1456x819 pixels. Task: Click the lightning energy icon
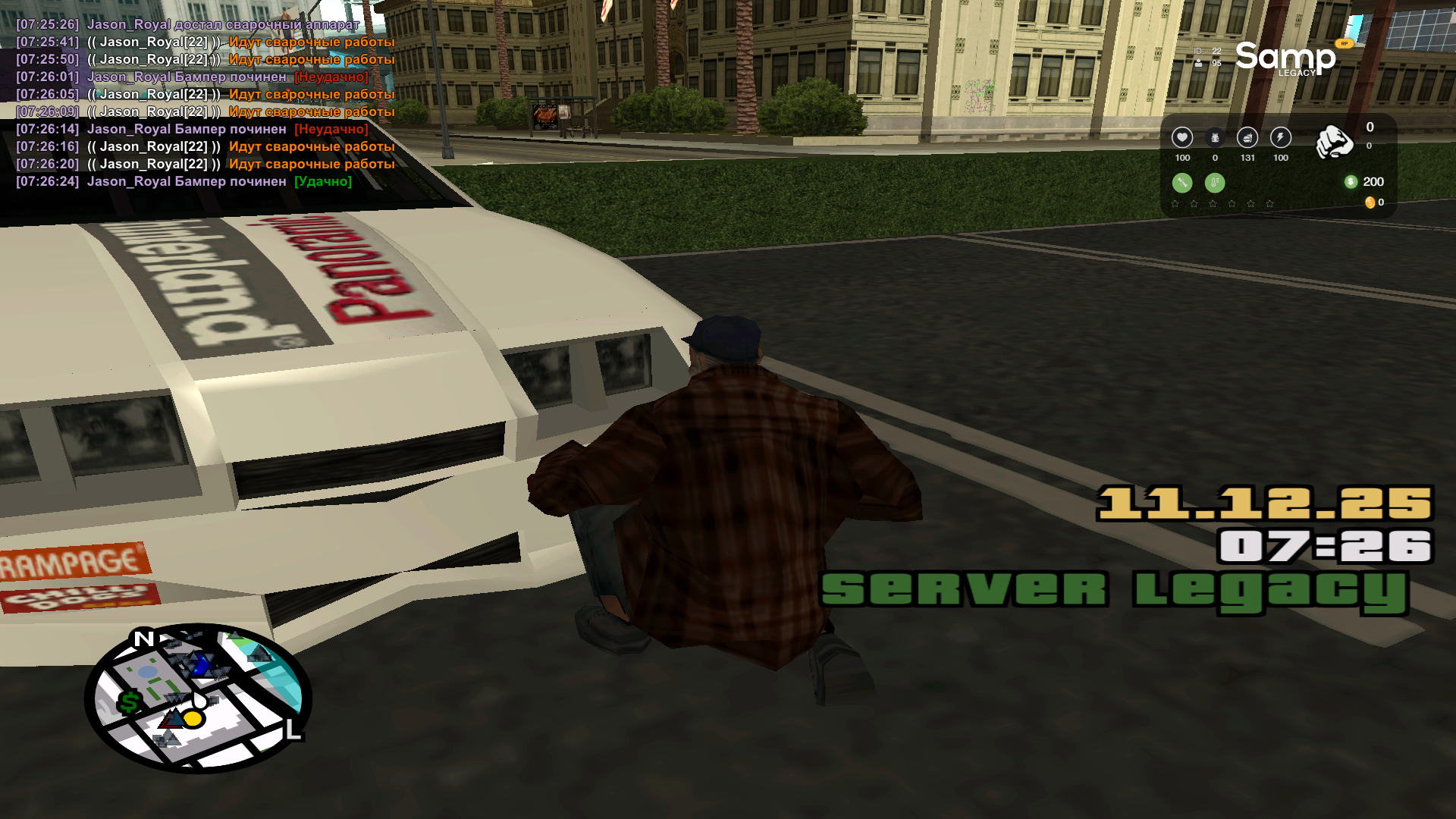[1280, 137]
